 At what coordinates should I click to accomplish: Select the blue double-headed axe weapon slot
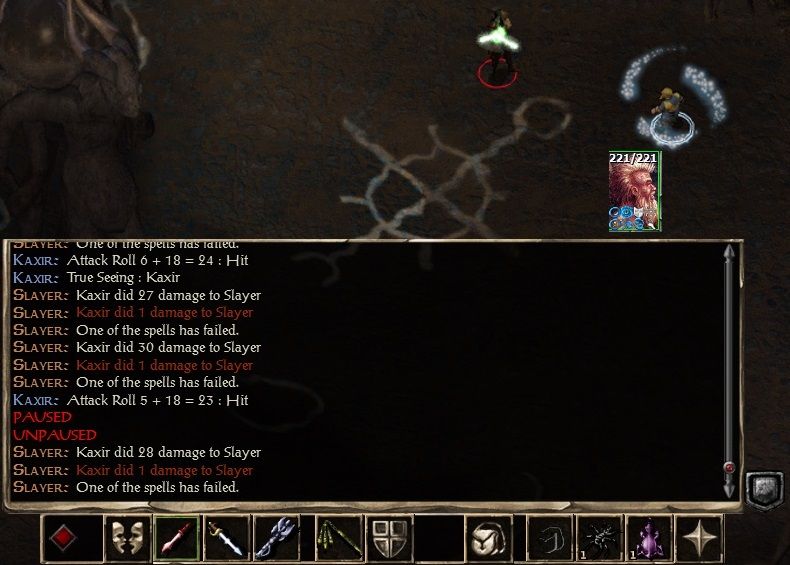tap(276, 538)
